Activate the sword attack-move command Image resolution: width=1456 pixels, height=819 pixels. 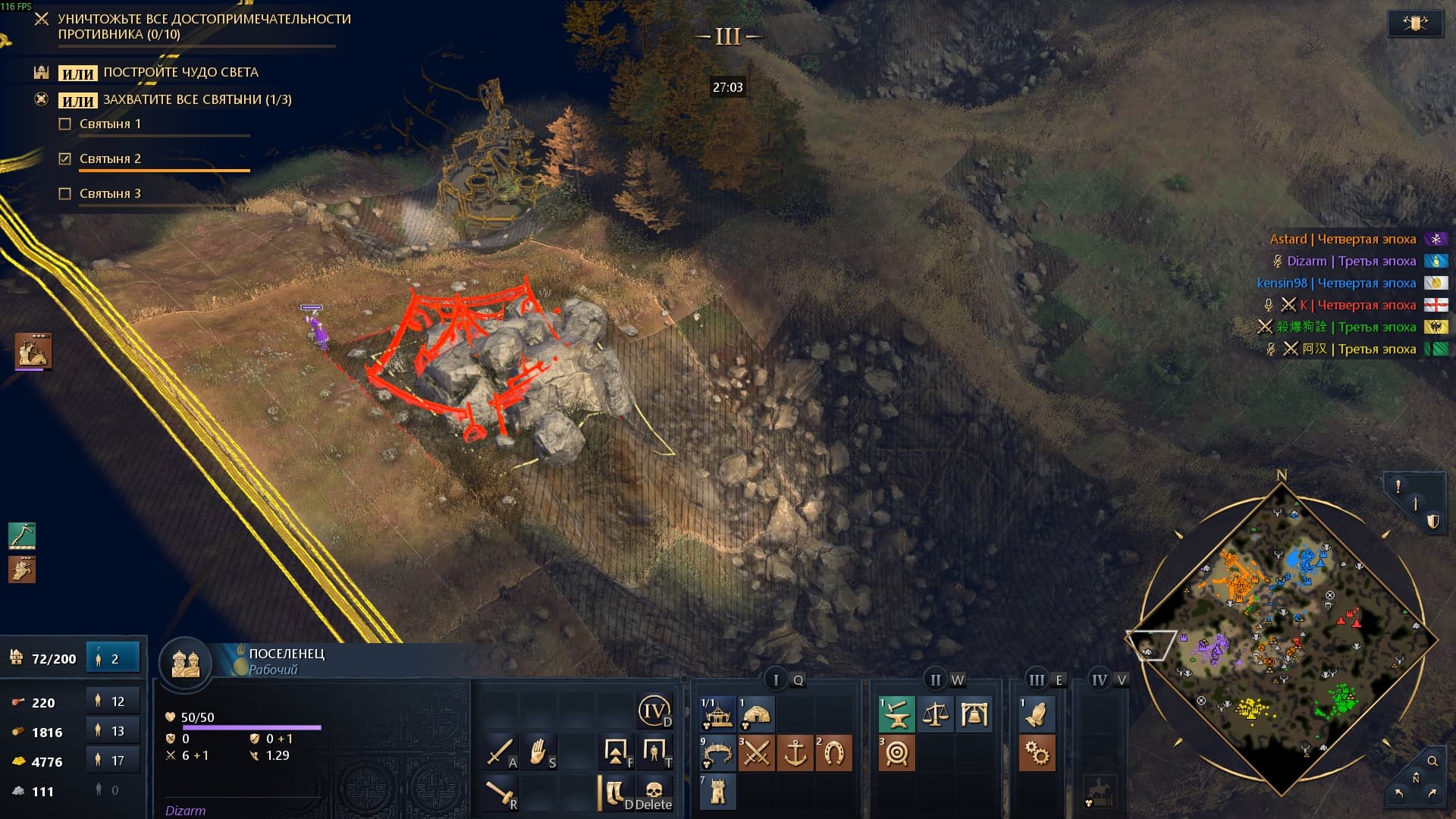(500, 752)
